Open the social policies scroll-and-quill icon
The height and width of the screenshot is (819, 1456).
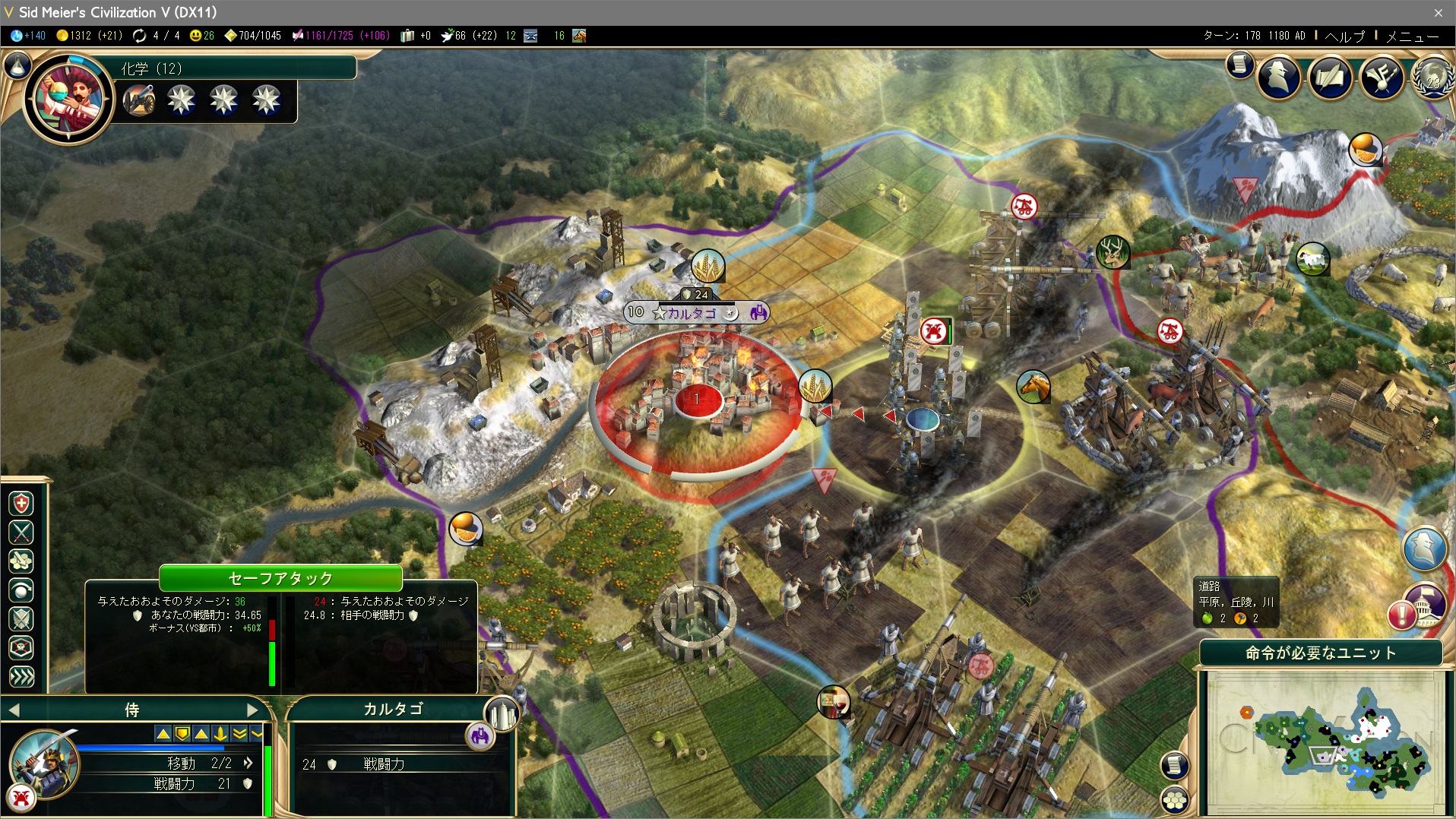(x=1330, y=77)
